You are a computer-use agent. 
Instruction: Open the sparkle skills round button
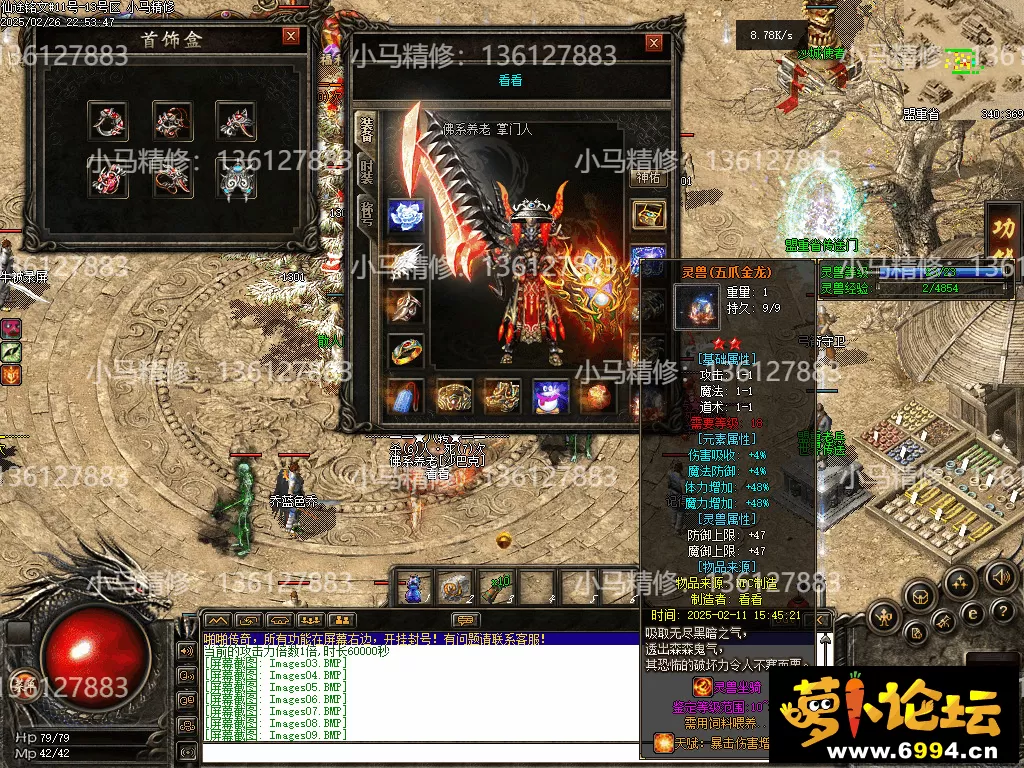[x=960, y=582]
